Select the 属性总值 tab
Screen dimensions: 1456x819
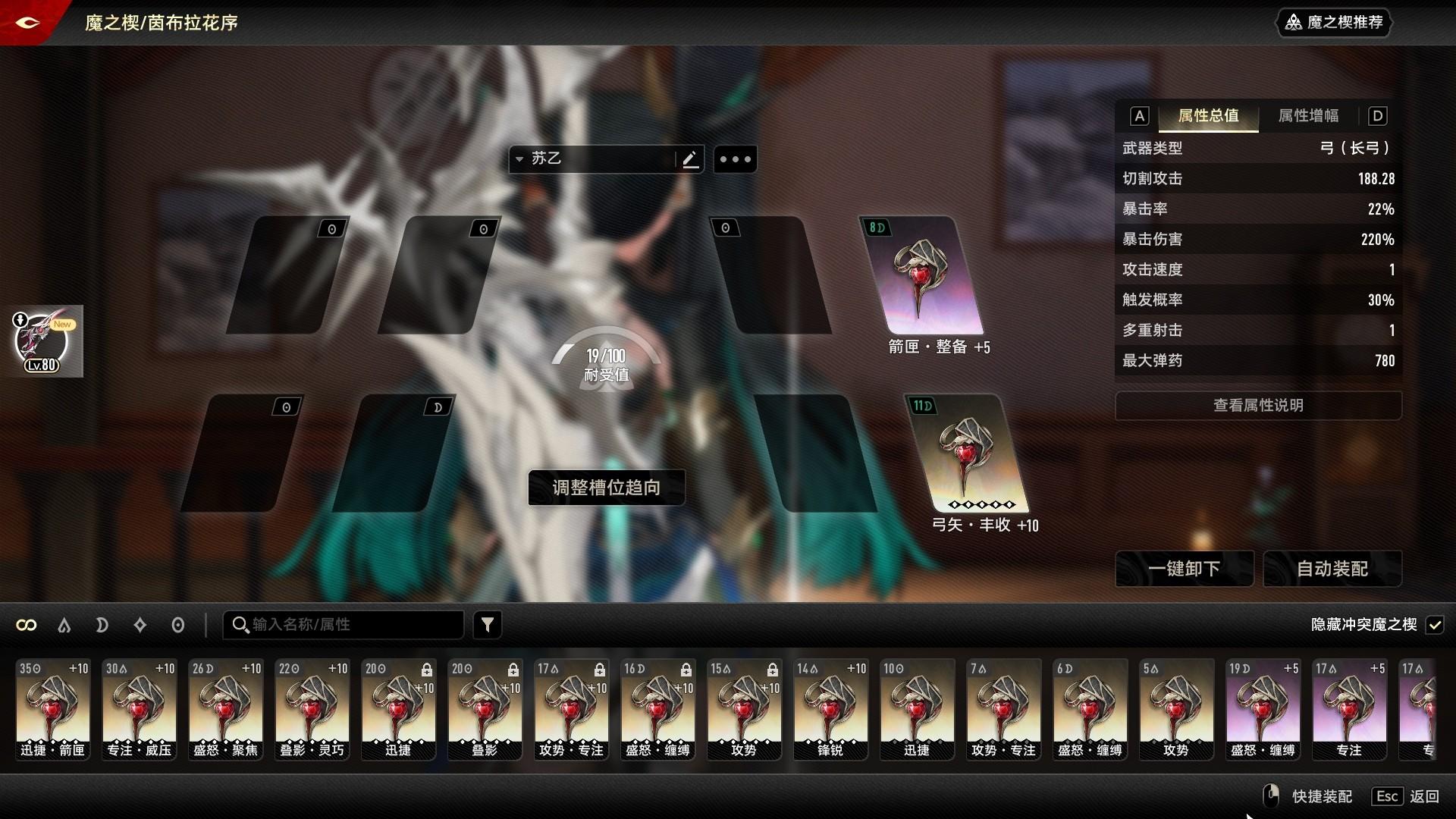click(1208, 116)
